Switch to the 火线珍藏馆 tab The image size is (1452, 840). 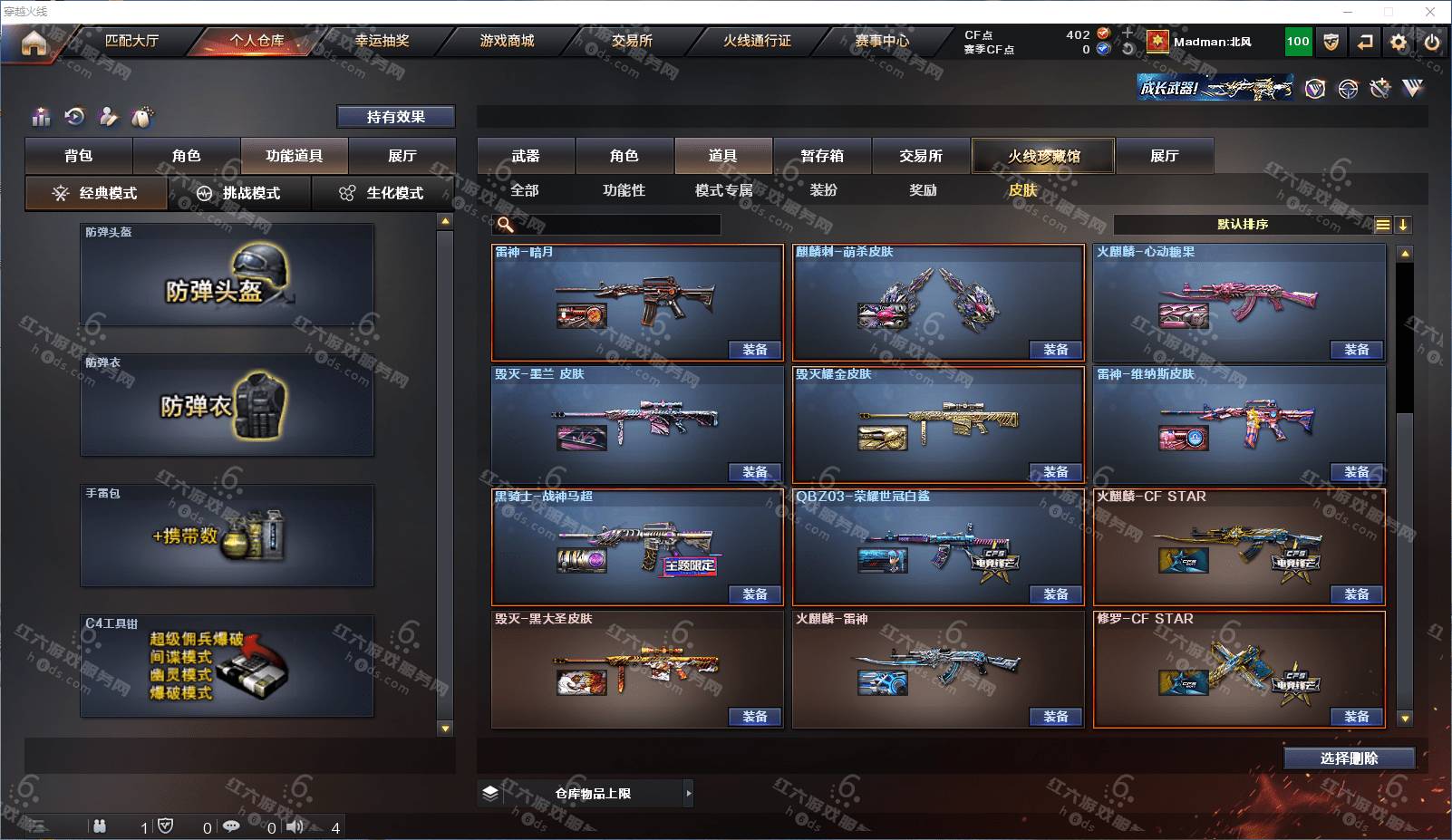1043,156
